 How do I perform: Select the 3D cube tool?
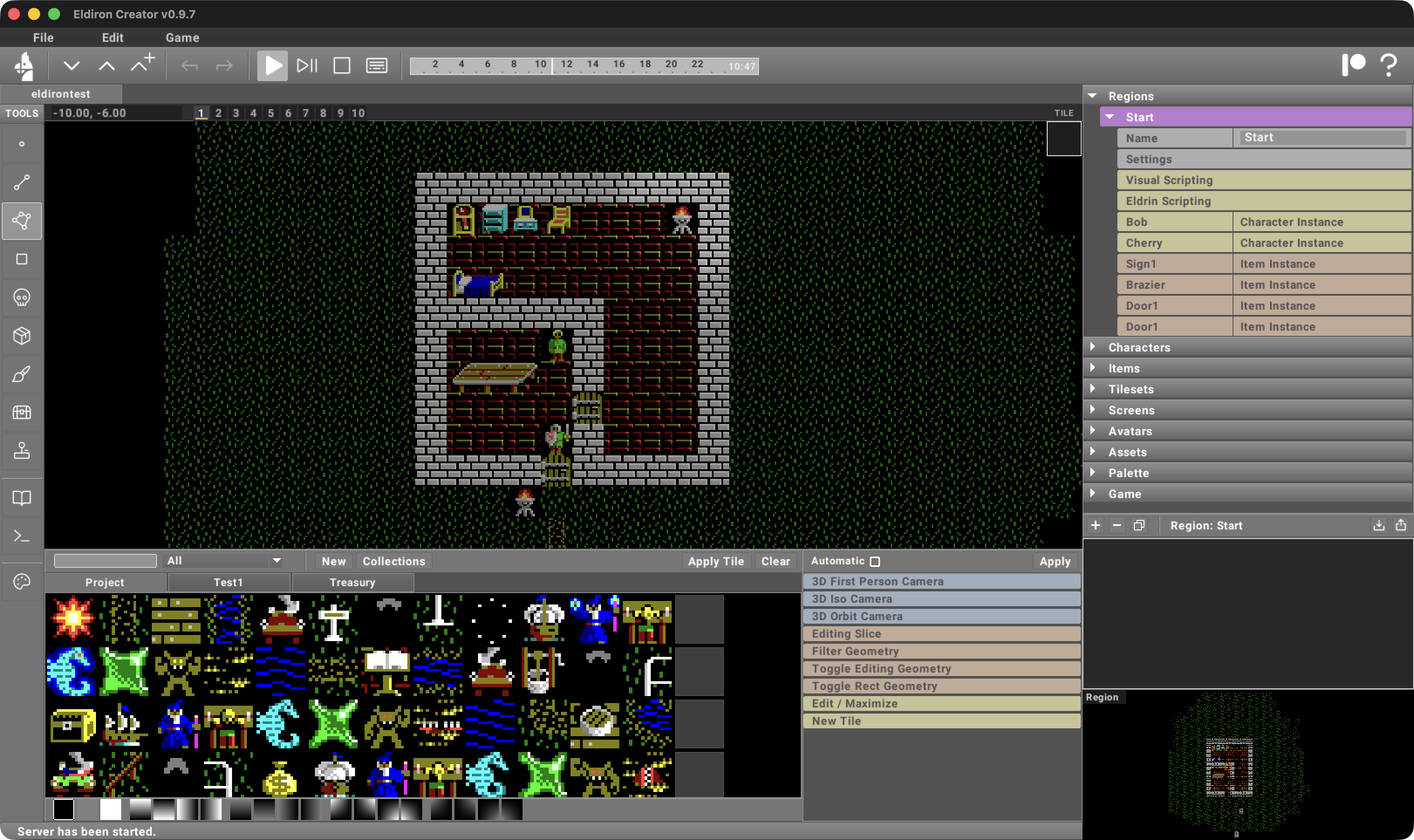(21, 335)
